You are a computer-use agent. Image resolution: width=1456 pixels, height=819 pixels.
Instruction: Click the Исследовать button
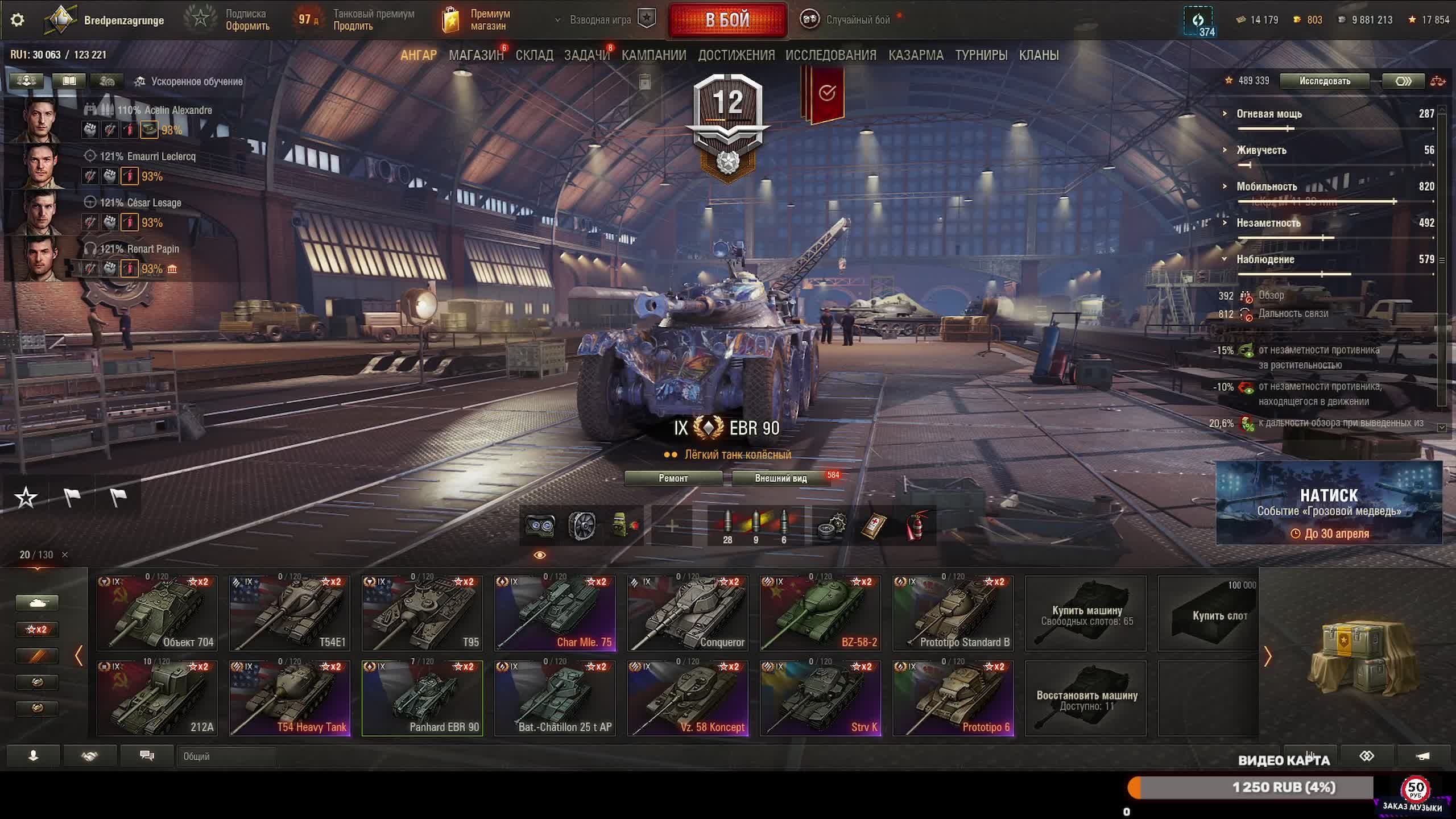click(1324, 81)
